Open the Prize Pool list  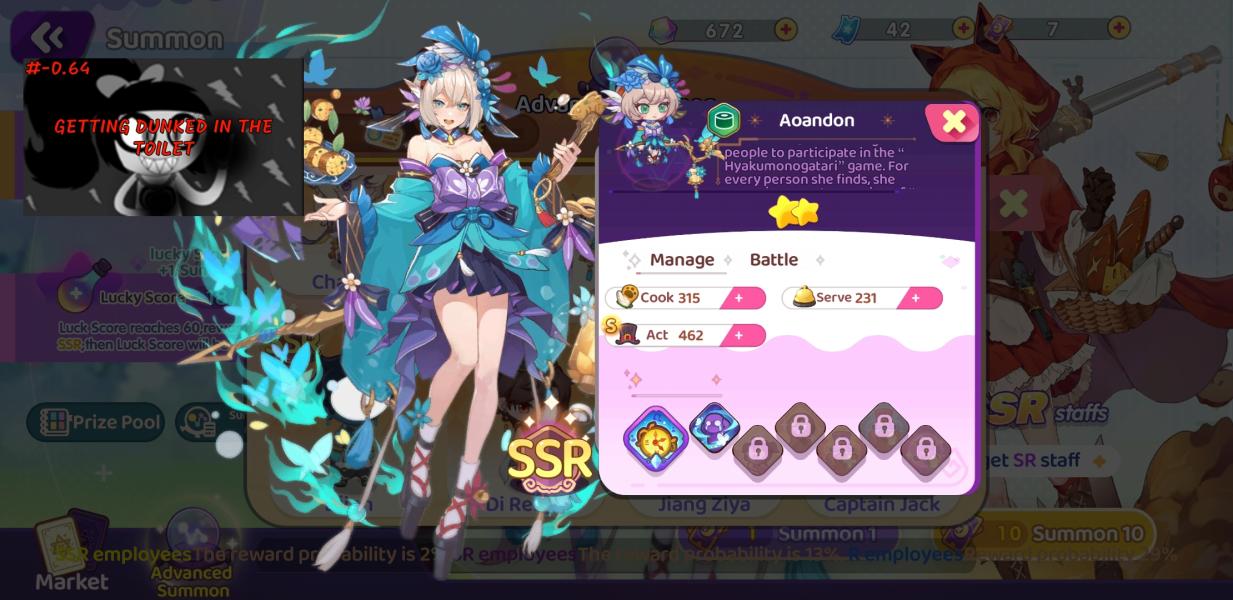[100, 422]
